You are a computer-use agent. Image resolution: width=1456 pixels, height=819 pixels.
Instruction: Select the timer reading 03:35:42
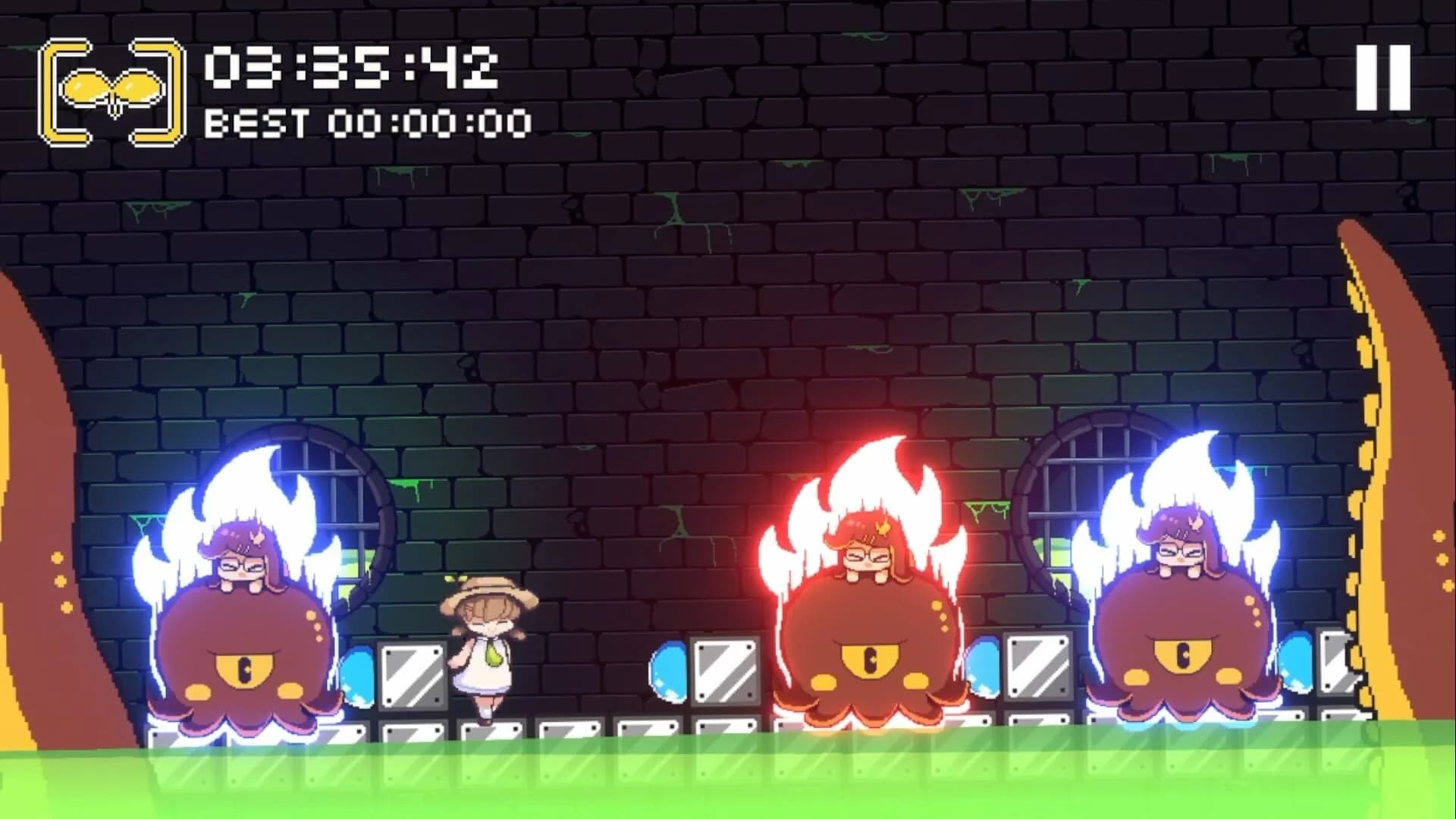click(x=349, y=67)
